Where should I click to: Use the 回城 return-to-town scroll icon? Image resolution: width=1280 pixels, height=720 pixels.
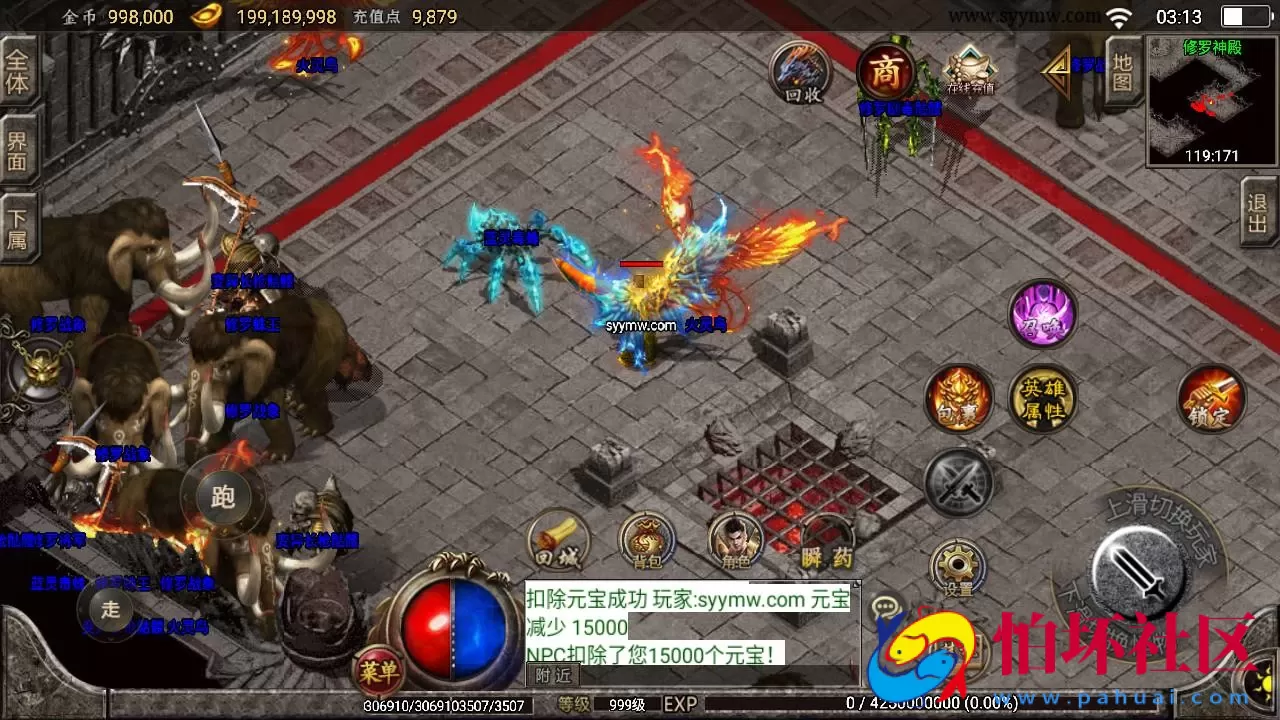[x=558, y=540]
